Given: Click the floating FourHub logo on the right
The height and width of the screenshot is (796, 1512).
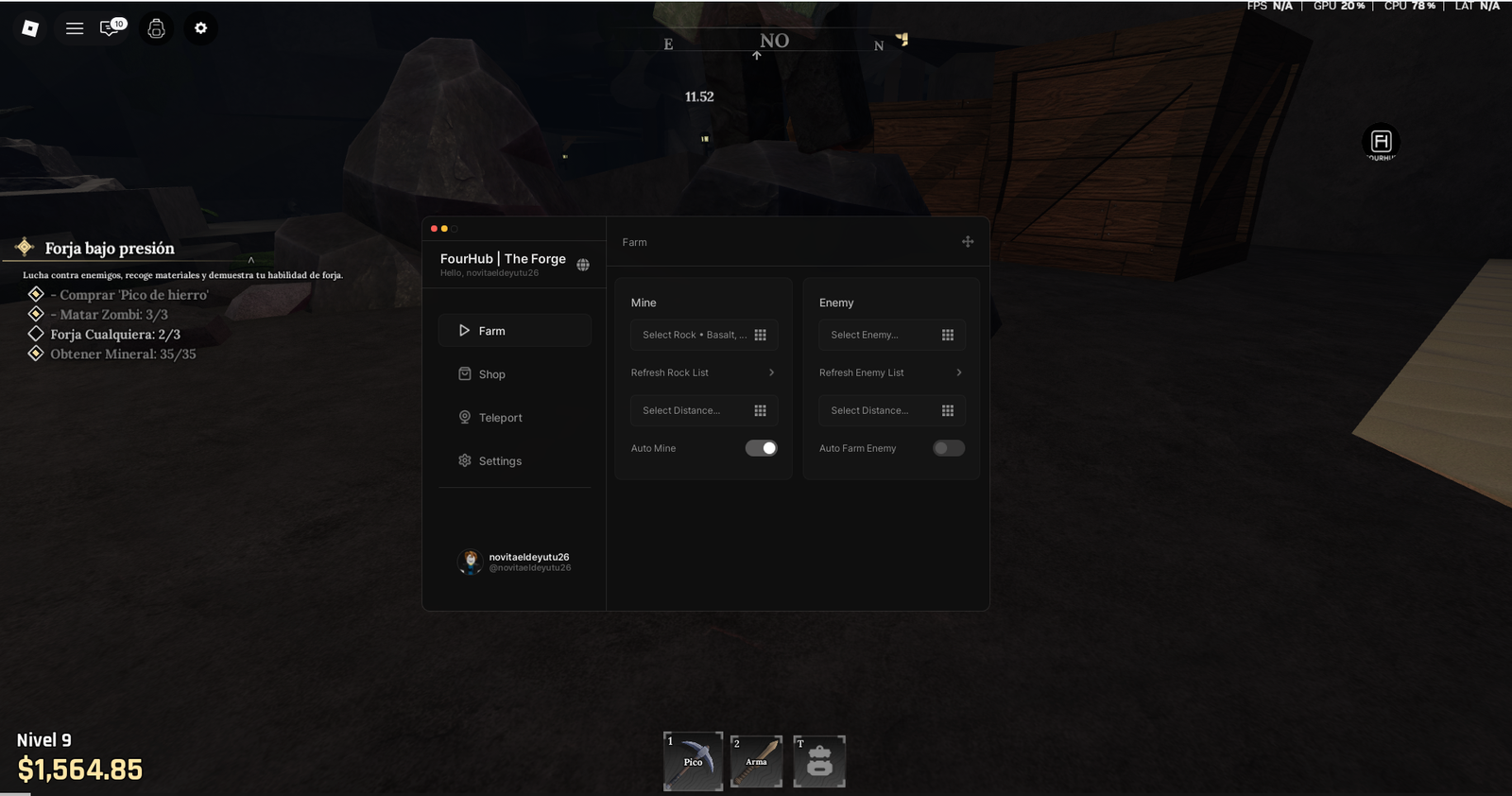Looking at the screenshot, I should tap(1380, 142).
